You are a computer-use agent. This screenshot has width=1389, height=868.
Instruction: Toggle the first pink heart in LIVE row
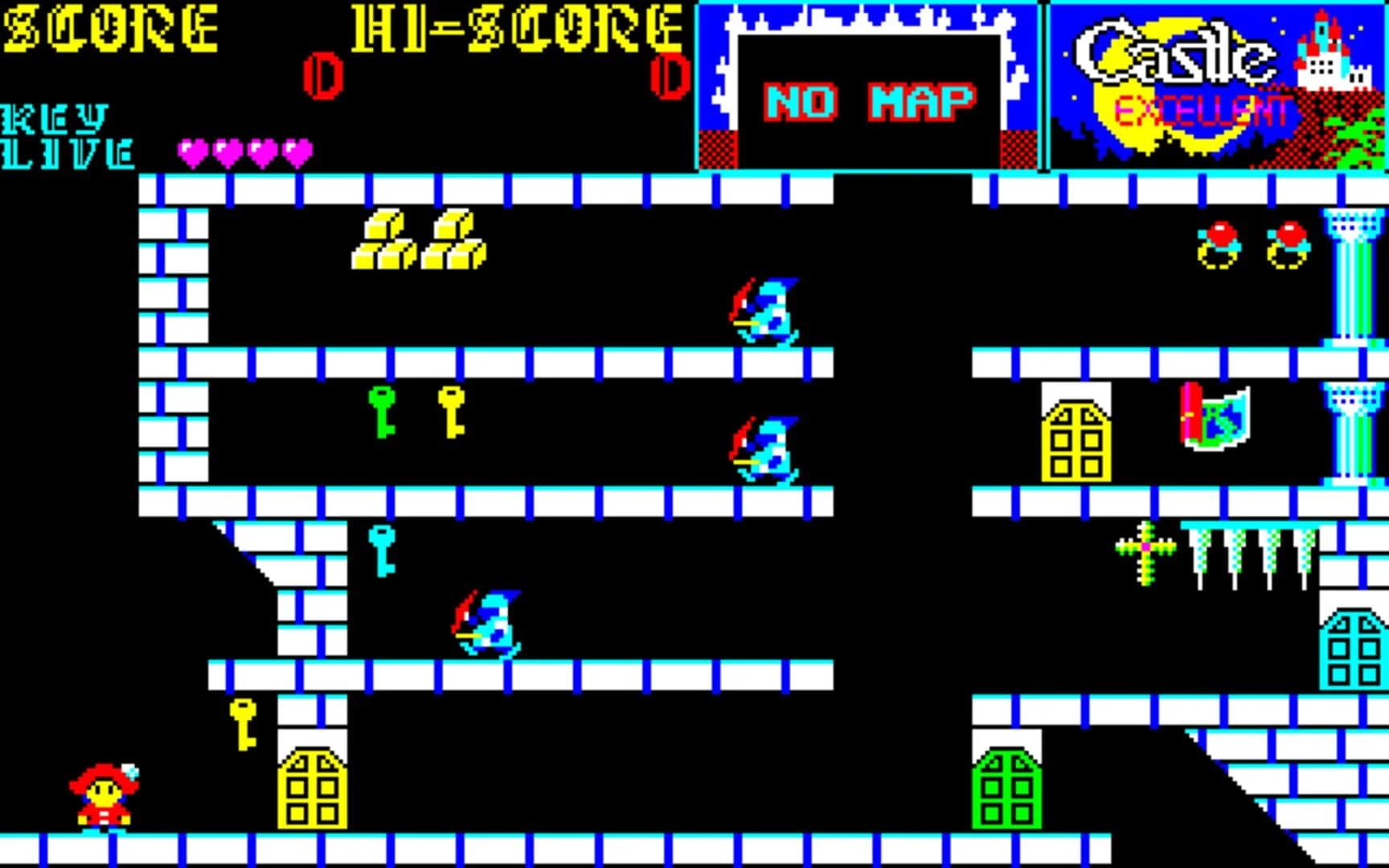[x=191, y=151]
